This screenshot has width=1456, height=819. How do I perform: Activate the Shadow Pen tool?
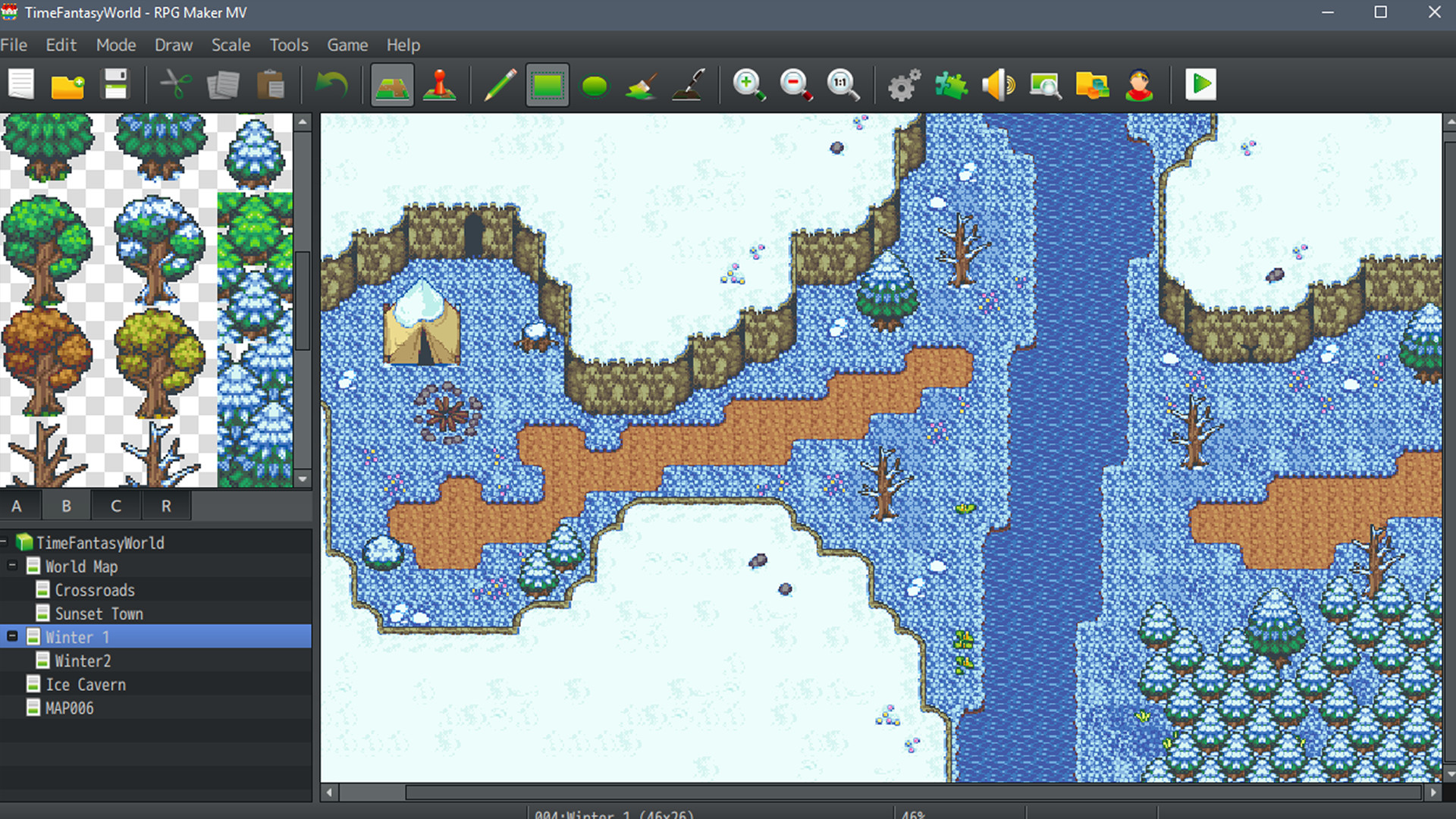(x=689, y=85)
